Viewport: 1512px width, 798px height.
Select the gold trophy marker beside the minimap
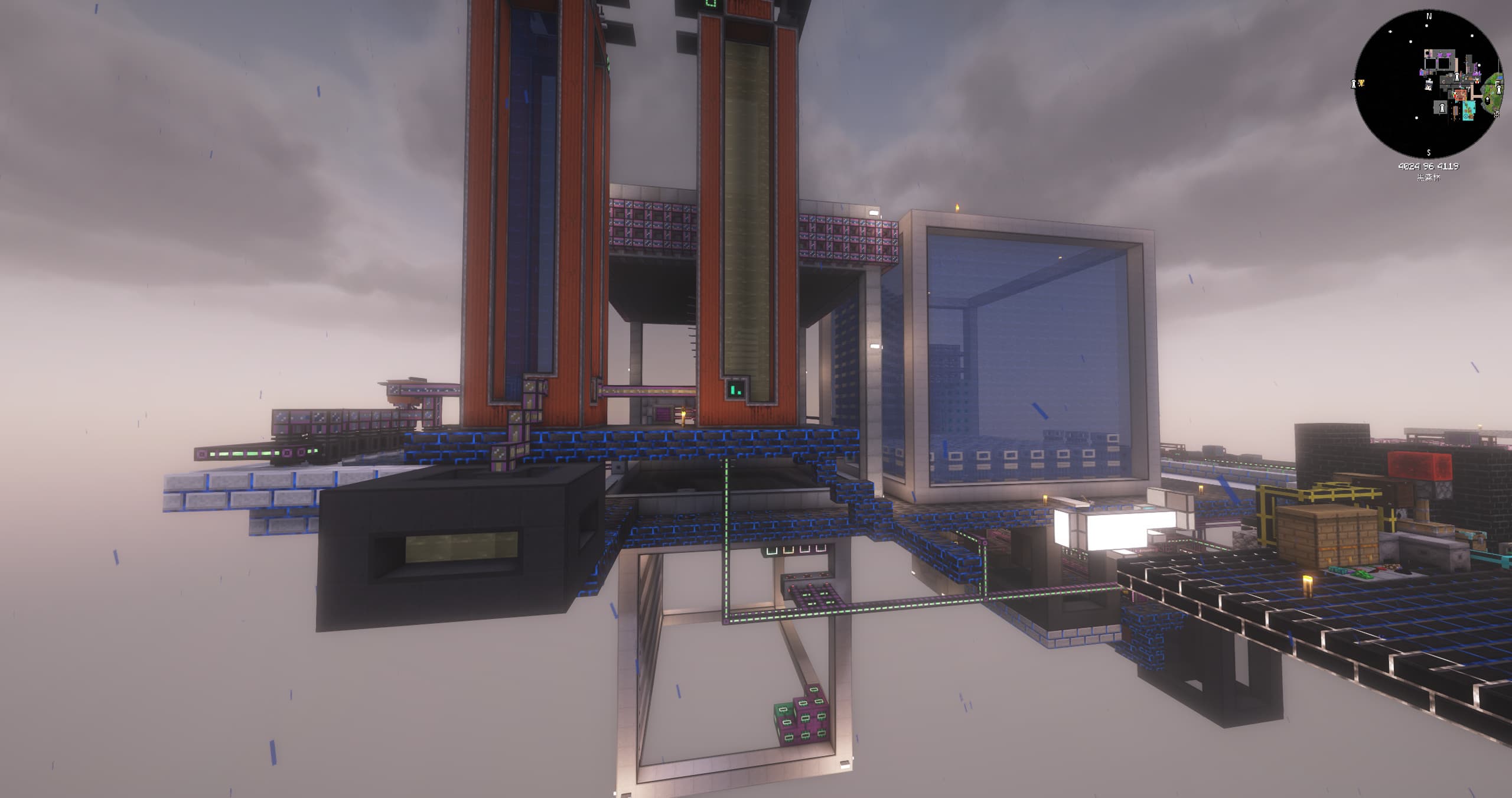click(x=1361, y=83)
